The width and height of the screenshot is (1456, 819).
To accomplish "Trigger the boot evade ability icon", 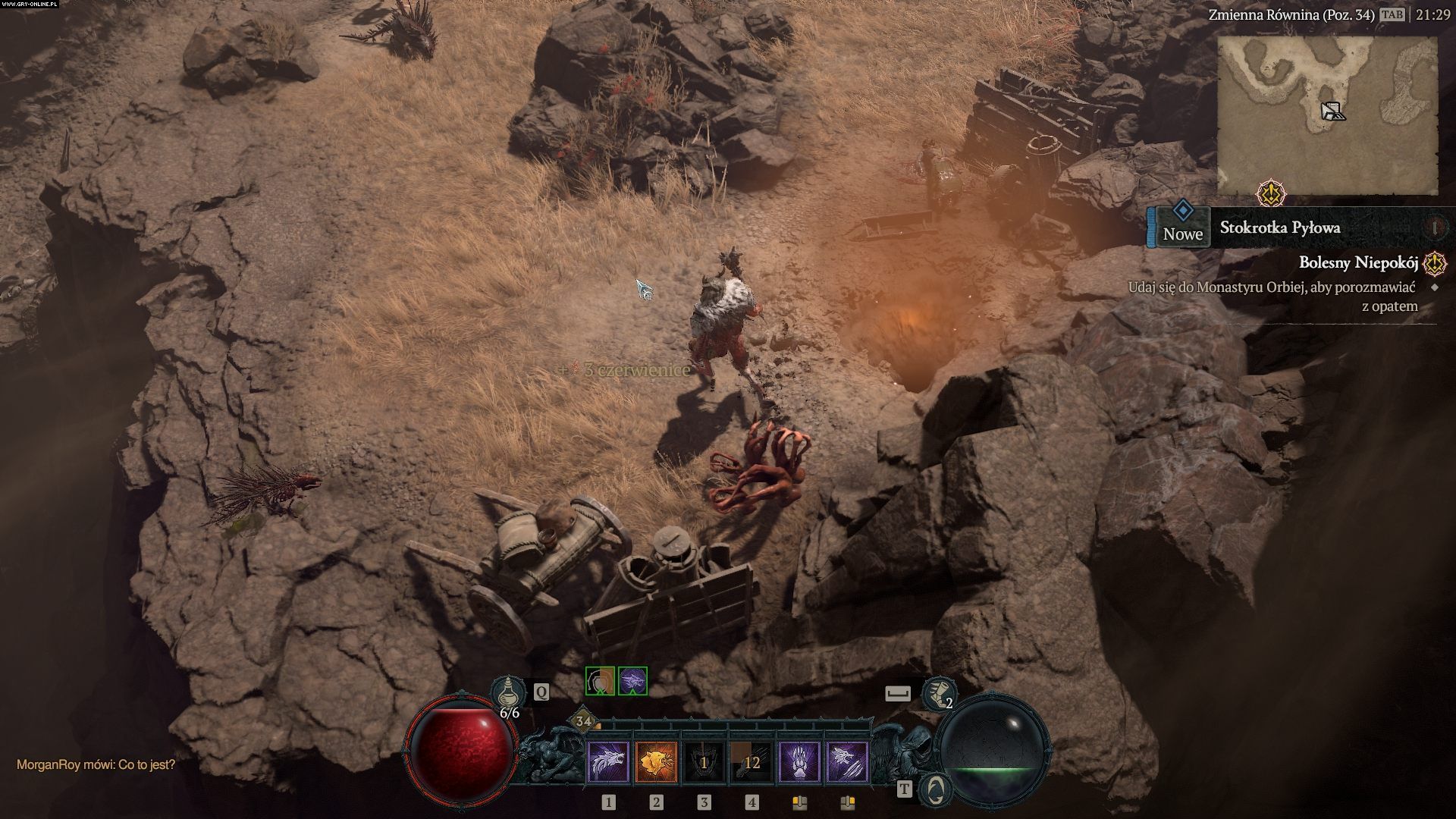I will click(x=938, y=693).
